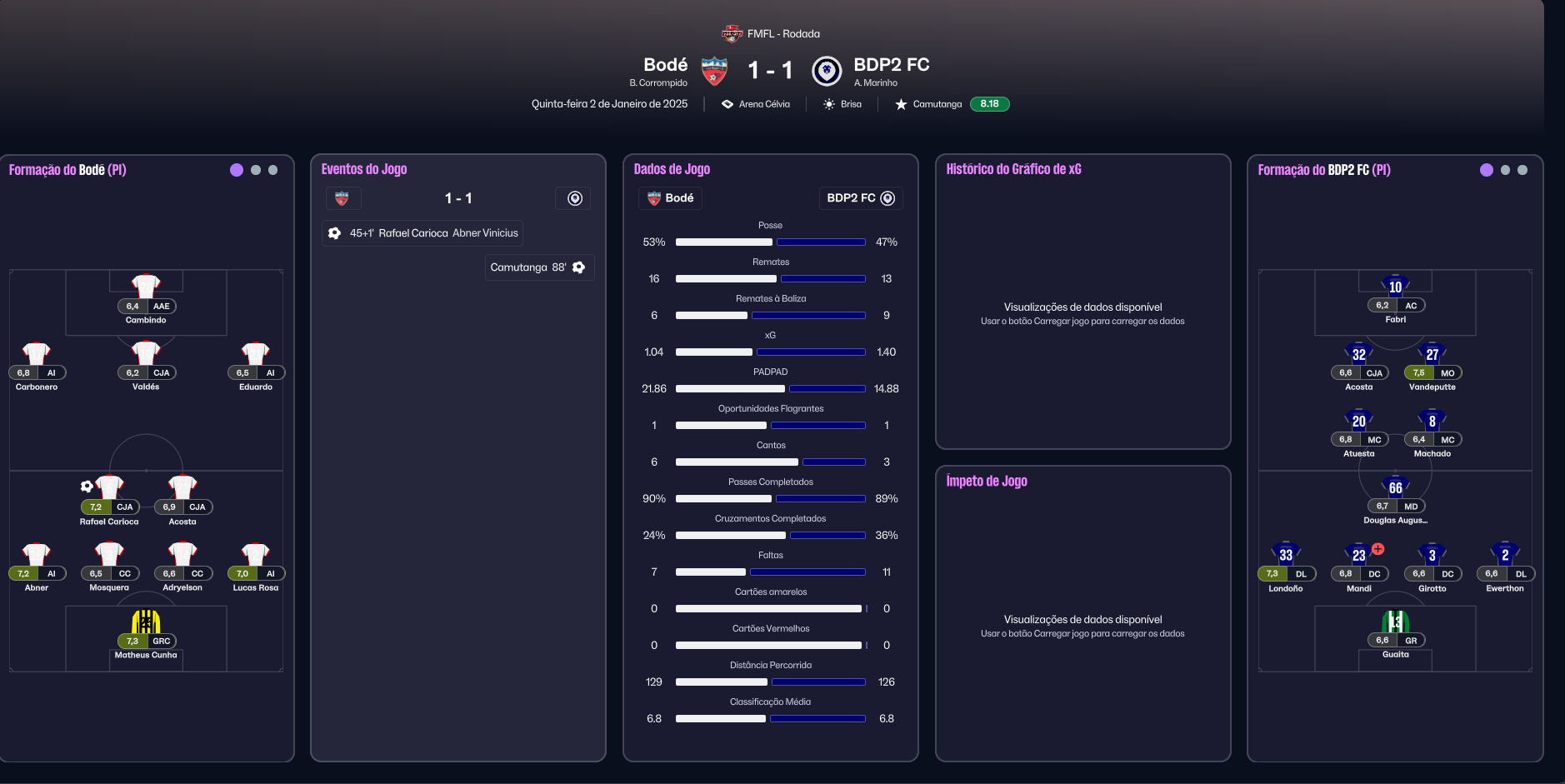Screen dimensions: 1565x784
Task: Click the Bodé club crest in the header
Action: 714,72
